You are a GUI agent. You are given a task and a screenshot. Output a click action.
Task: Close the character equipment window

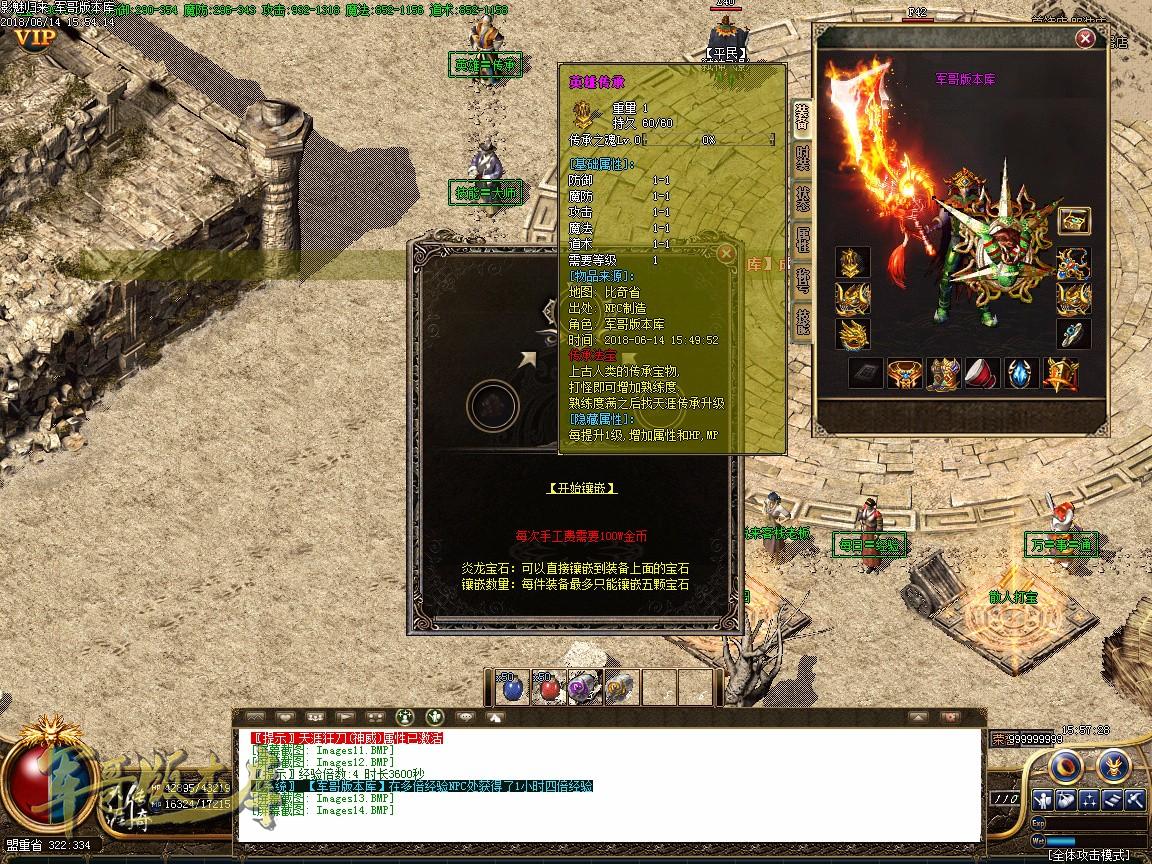coord(1085,39)
